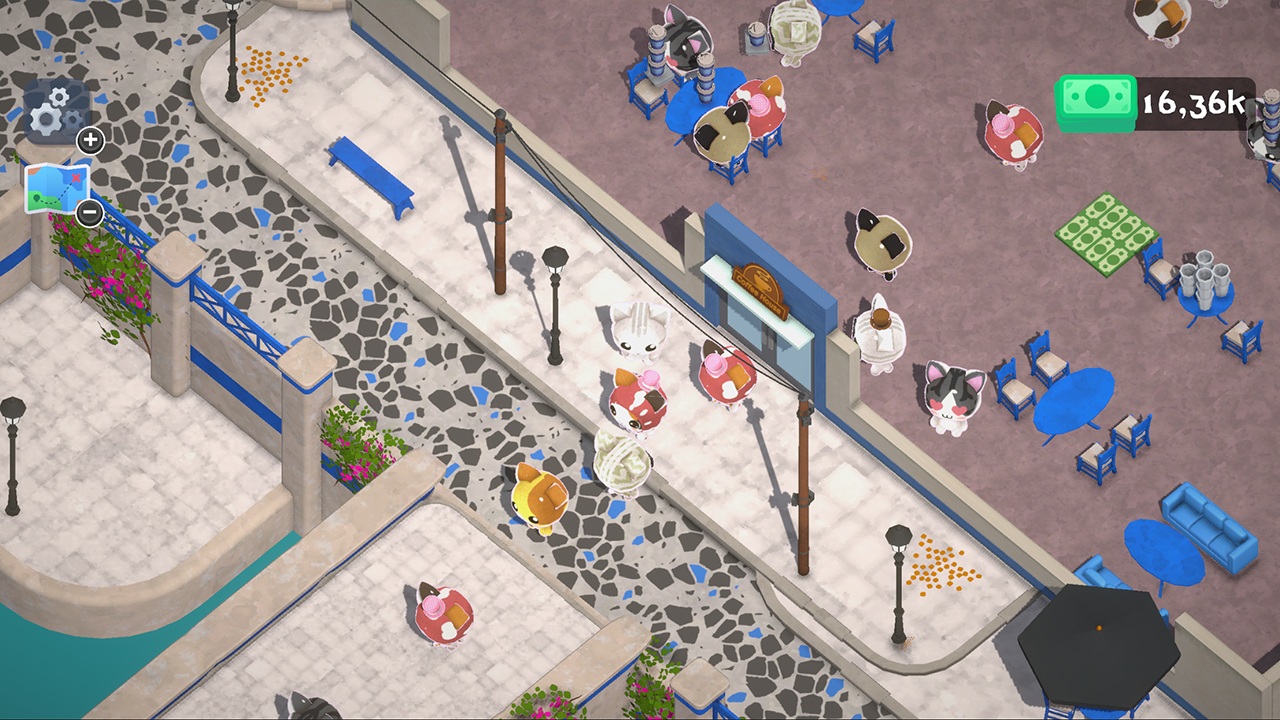Toggle the zoom-out minus control
The width and height of the screenshot is (1280, 720).
89,213
